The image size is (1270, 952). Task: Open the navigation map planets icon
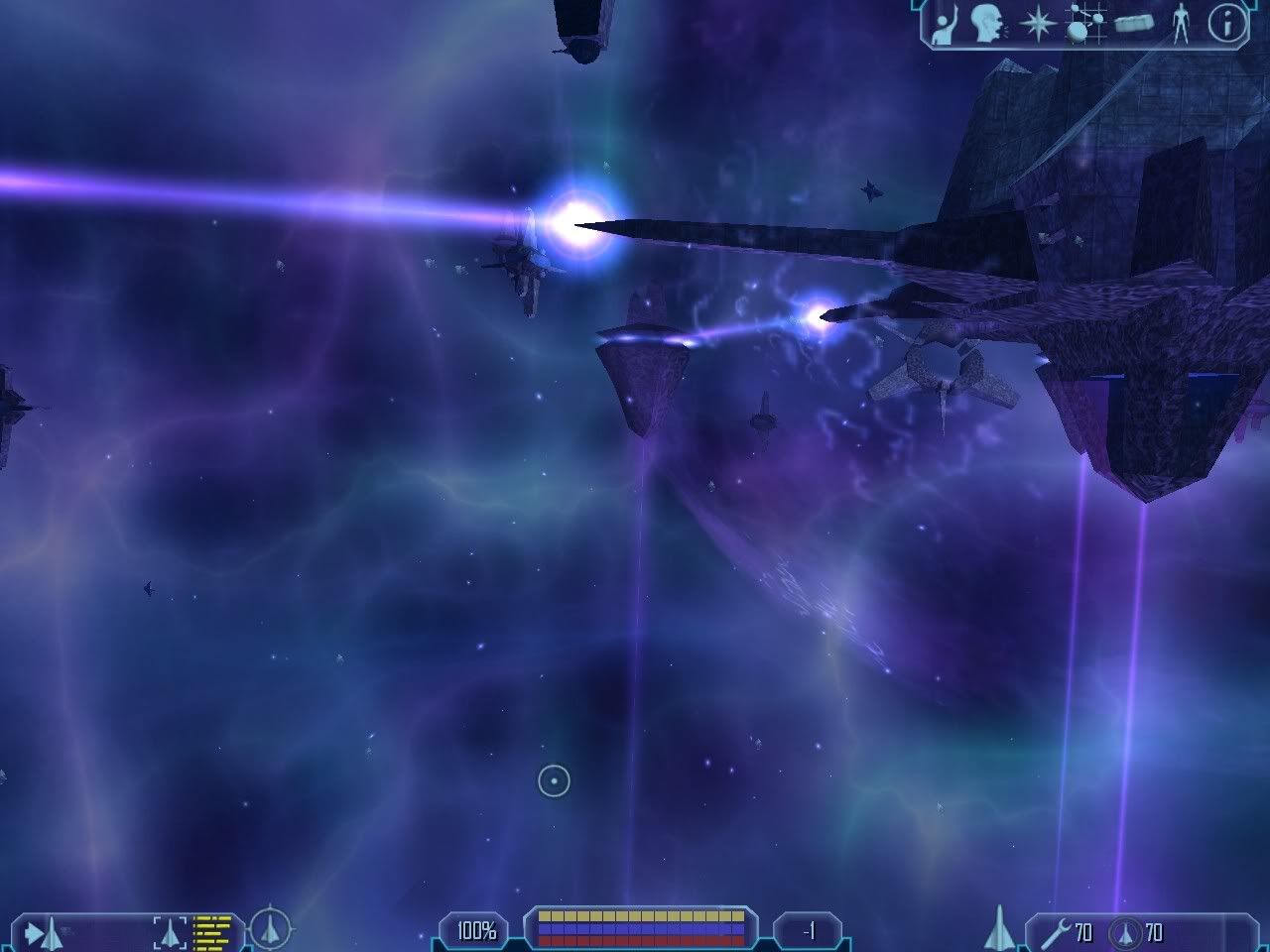click(1082, 23)
